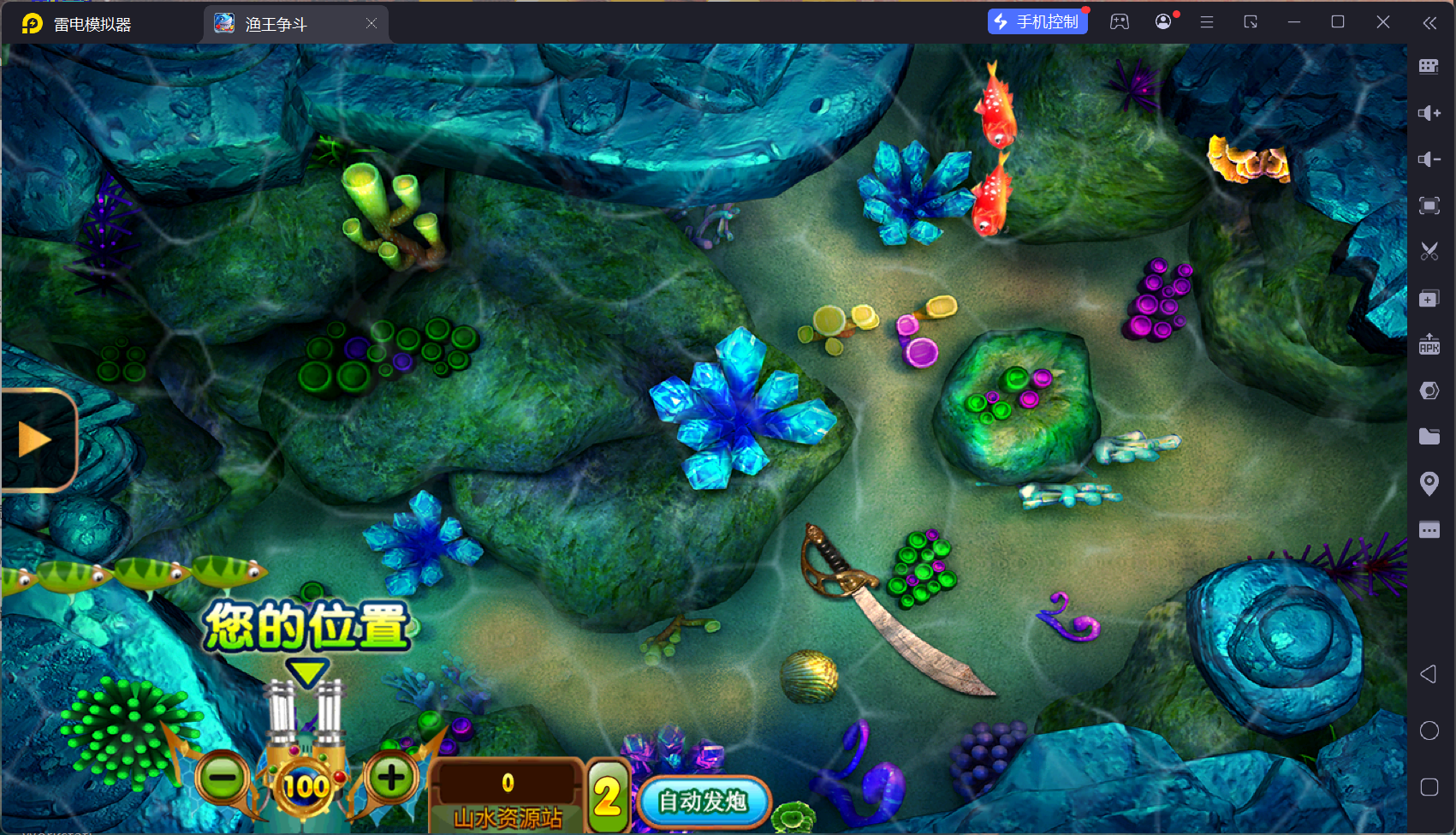The image size is (1456, 835).
Task: Expand the orange arrow side panel
Action: 36,439
